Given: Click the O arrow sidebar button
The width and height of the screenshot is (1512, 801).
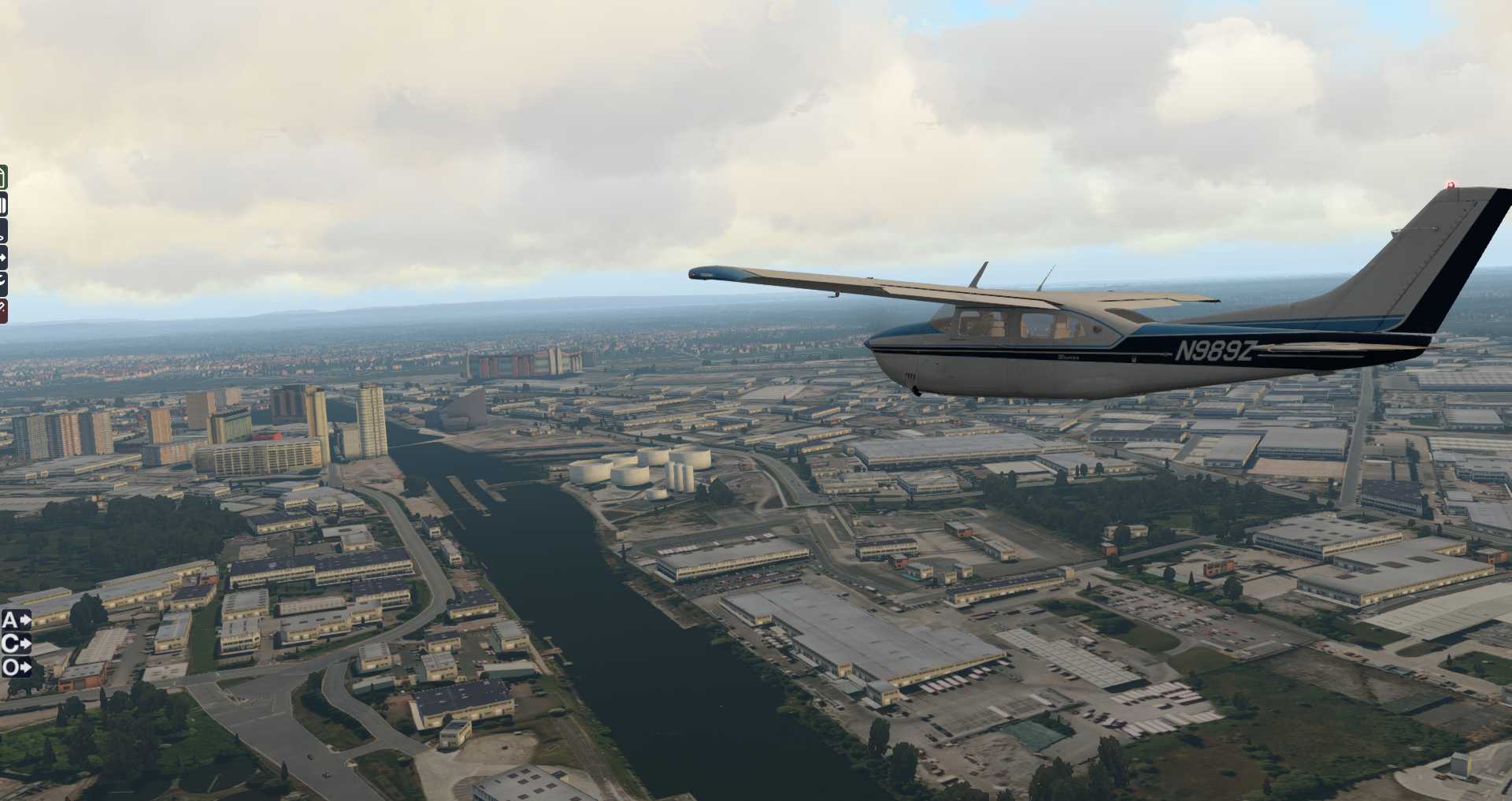Looking at the screenshot, I should coord(16,668).
